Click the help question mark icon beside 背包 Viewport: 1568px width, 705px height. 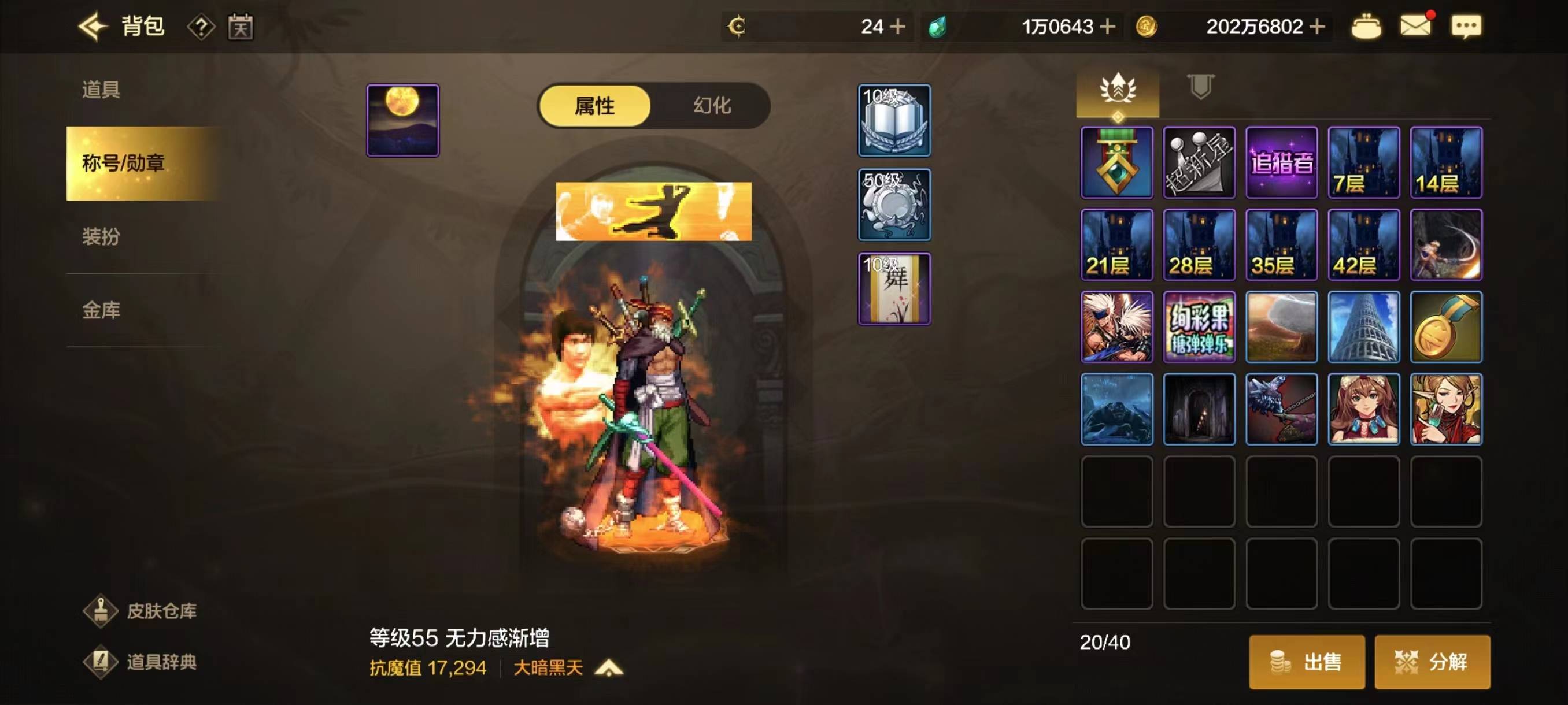coord(202,27)
